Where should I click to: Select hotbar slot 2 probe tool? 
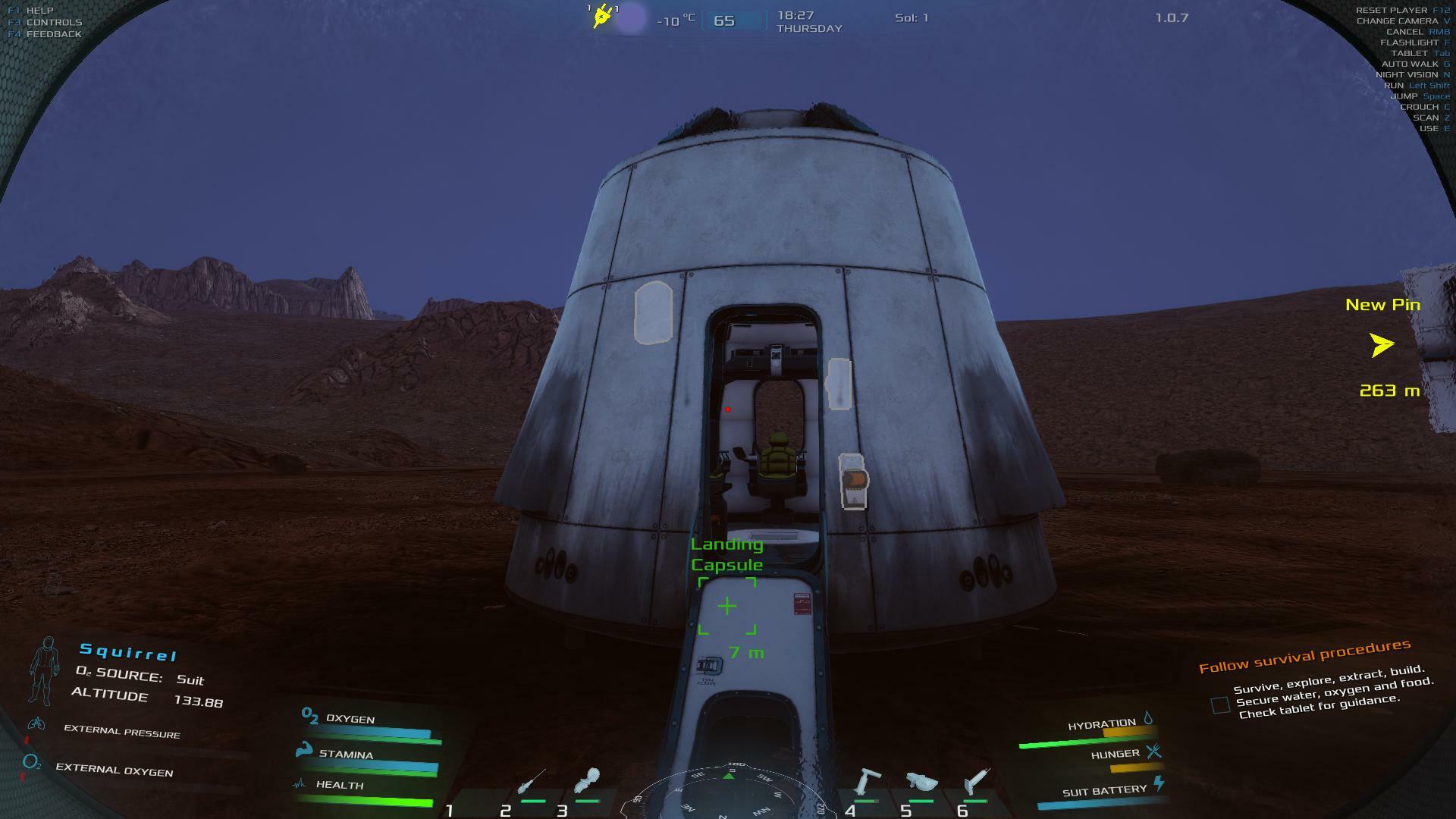[531, 783]
